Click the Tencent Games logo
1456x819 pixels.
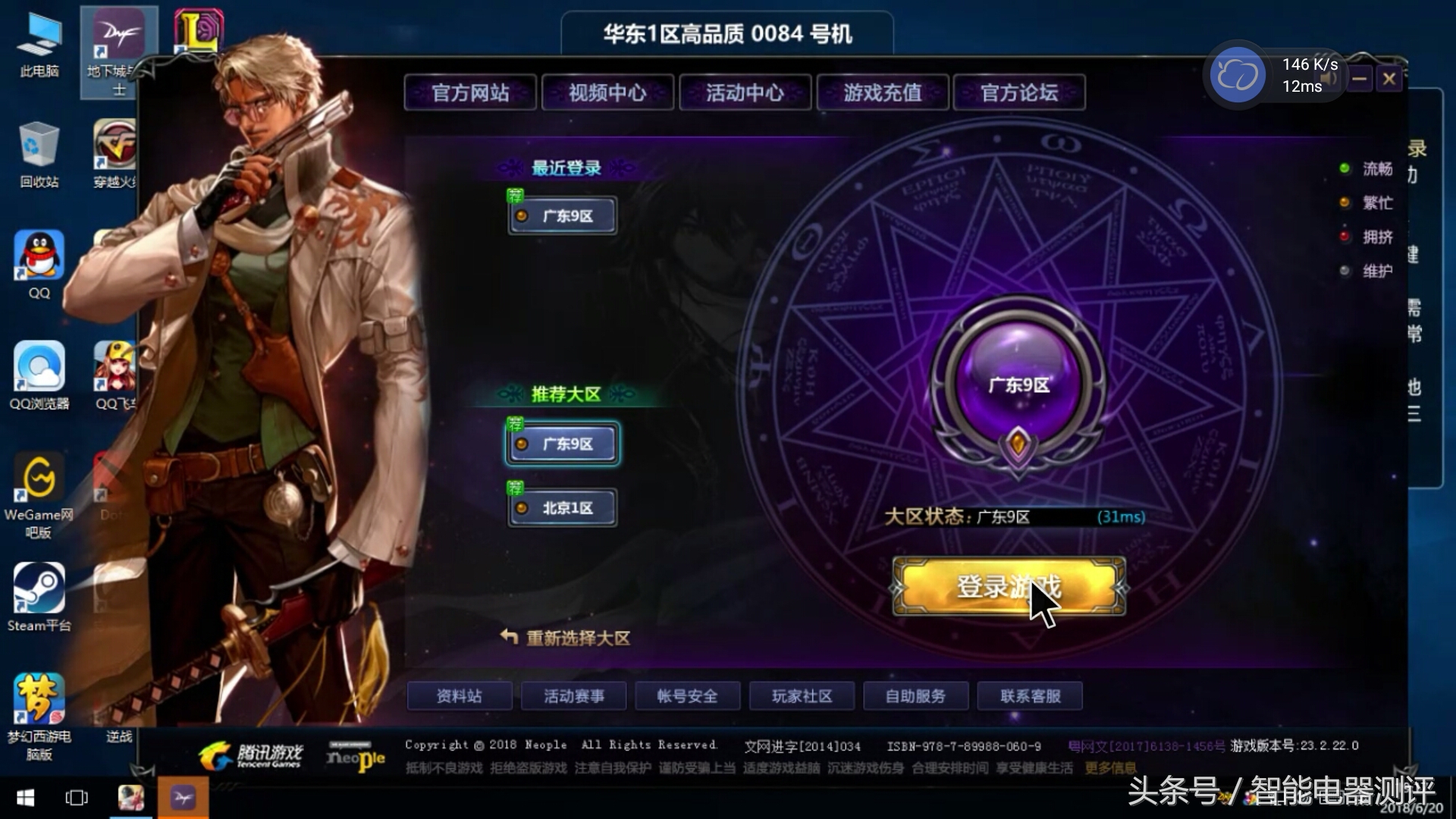[x=258, y=755]
